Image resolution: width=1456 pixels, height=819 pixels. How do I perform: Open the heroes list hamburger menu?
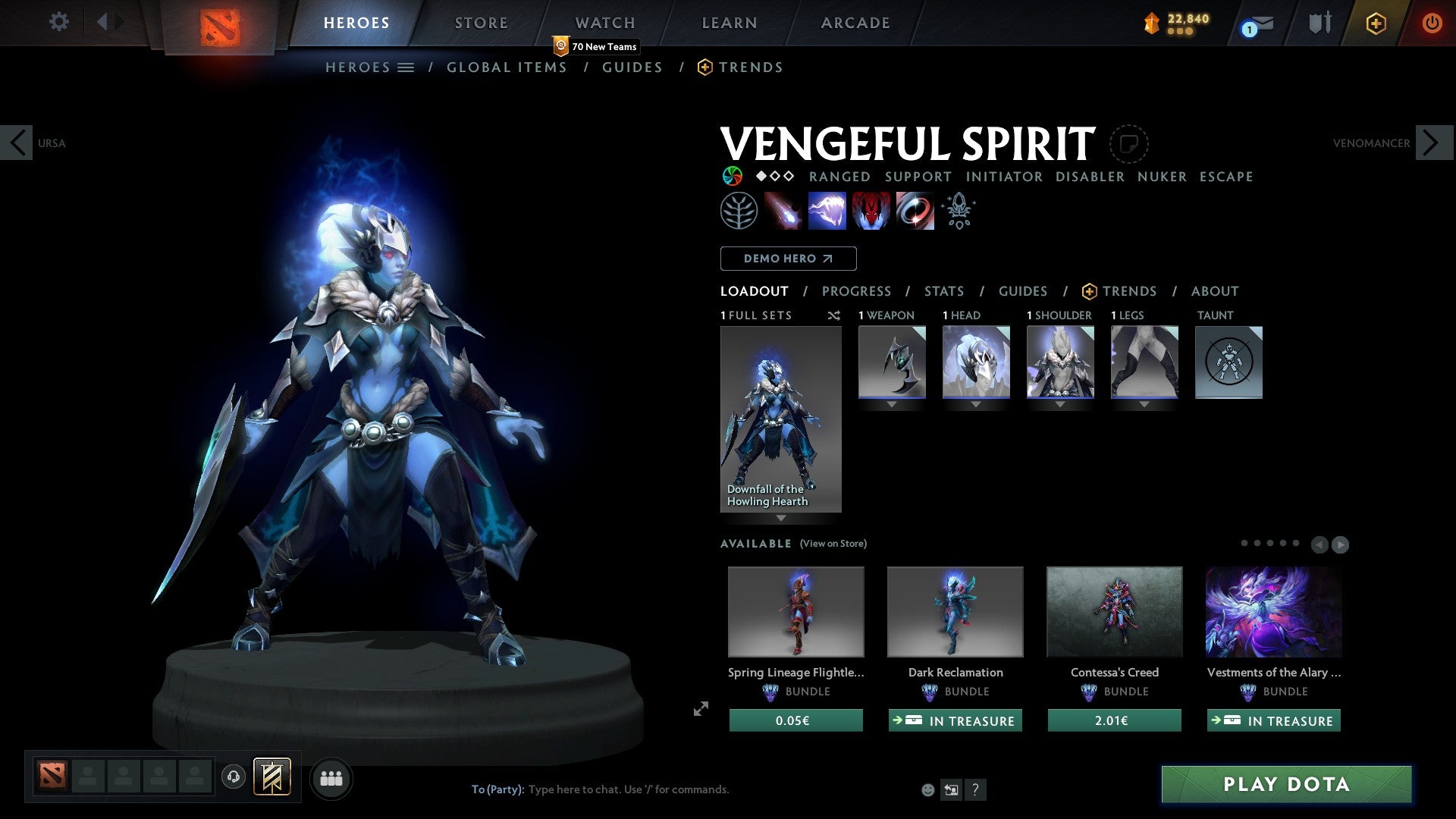pos(404,67)
